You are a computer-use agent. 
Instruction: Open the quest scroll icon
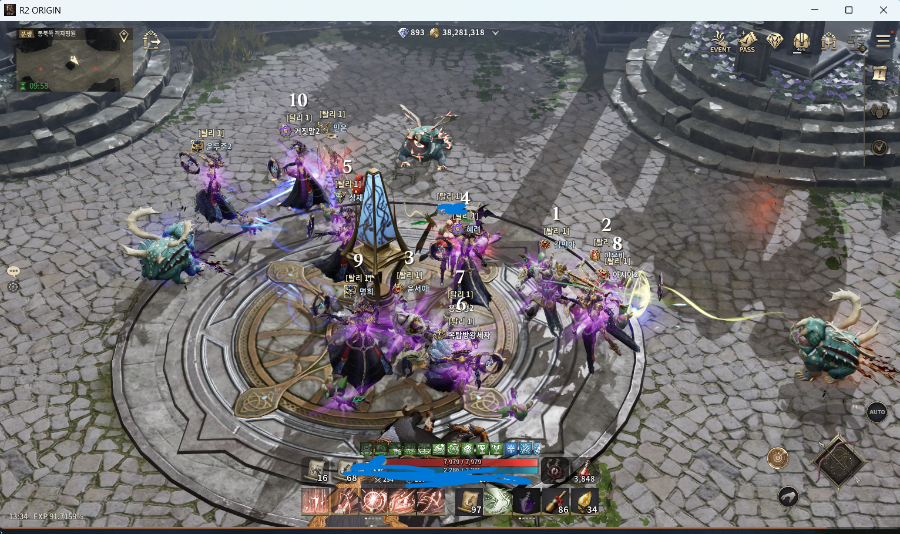tap(880, 75)
